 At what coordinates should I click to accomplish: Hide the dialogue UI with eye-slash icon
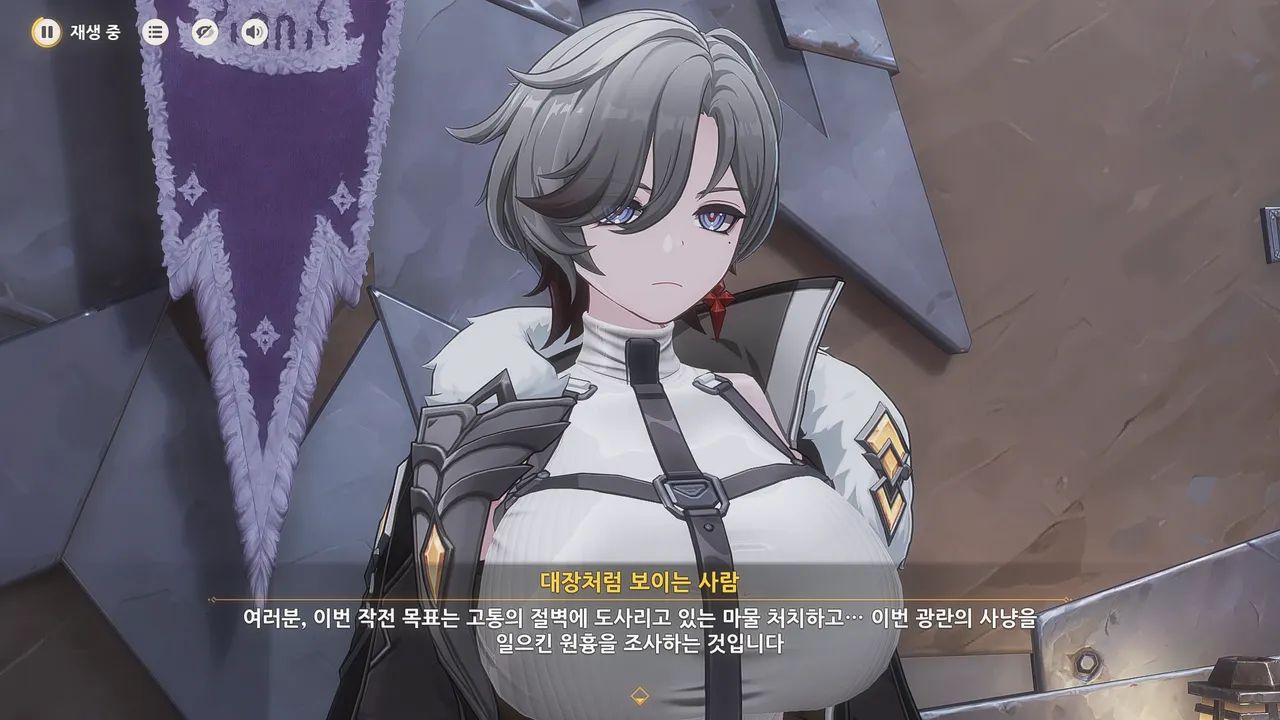tap(204, 30)
